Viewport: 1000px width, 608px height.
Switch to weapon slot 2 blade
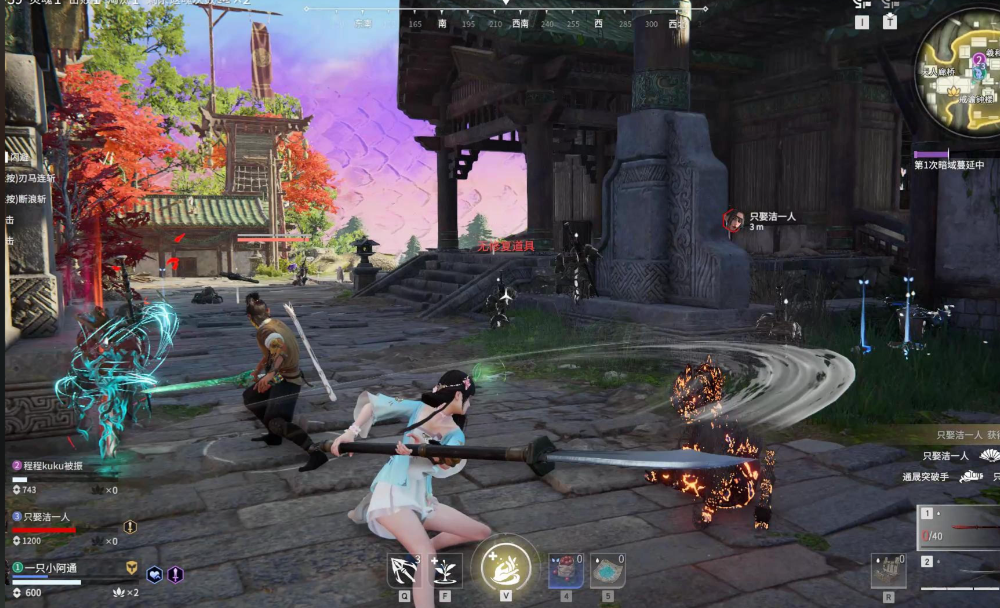pyautogui.click(x=960, y=572)
